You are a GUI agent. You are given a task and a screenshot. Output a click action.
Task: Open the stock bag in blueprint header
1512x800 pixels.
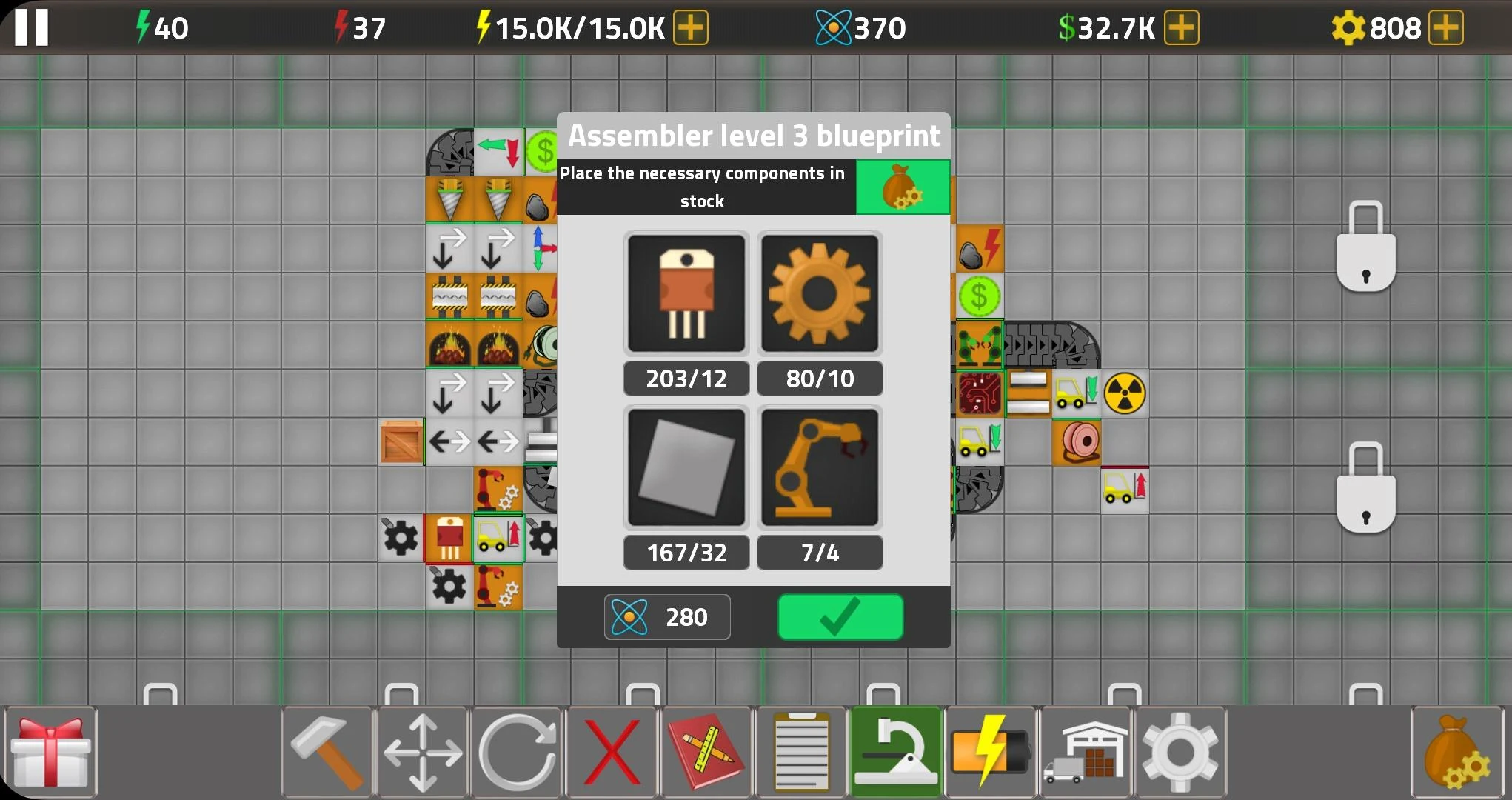point(903,187)
